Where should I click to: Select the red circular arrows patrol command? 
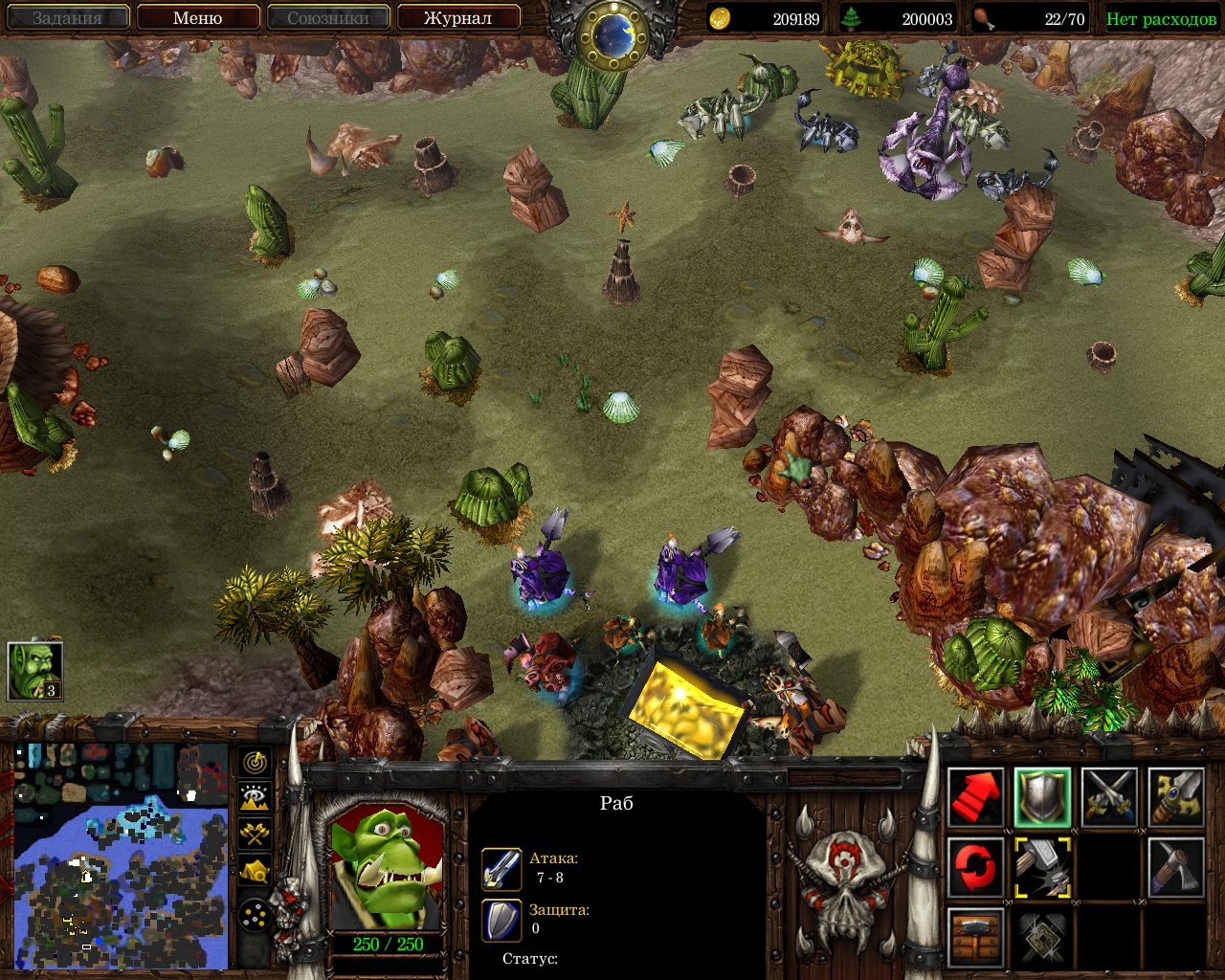coord(976,867)
